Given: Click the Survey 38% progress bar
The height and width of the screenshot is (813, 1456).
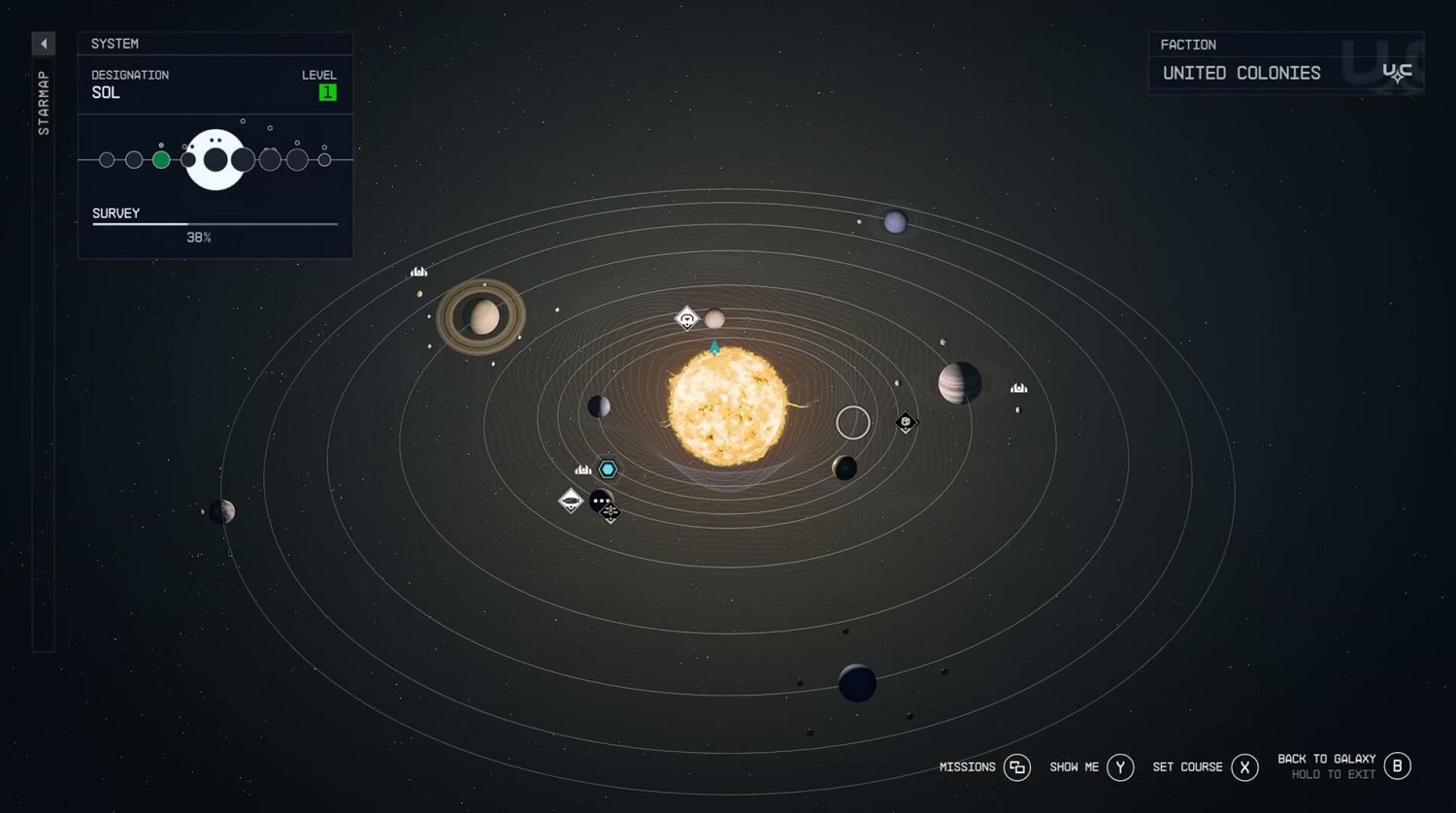Looking at the screenshot, I should click(214, 225).
